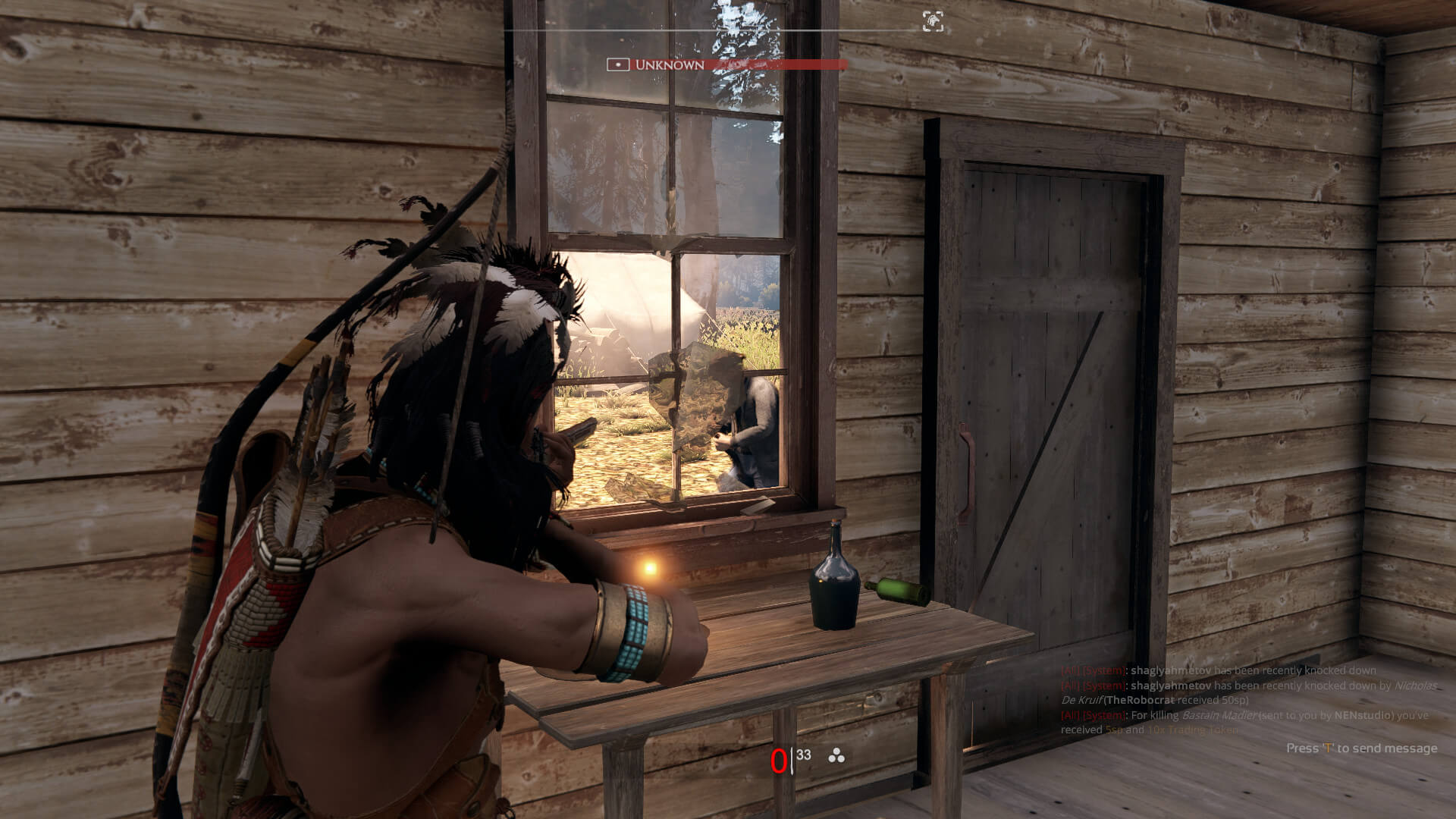This screenshot has height=819, width=1456.
Task: Click the face-scan icon by the compass bar
Action: 933,21
